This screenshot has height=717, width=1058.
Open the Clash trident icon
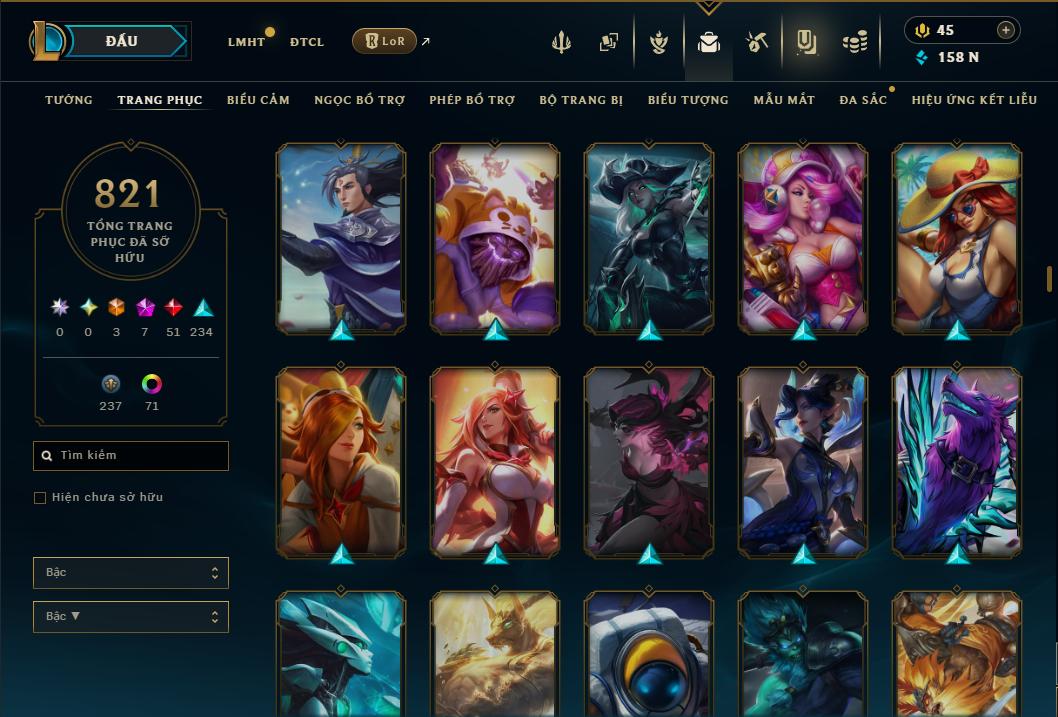[x=561, y=42]
